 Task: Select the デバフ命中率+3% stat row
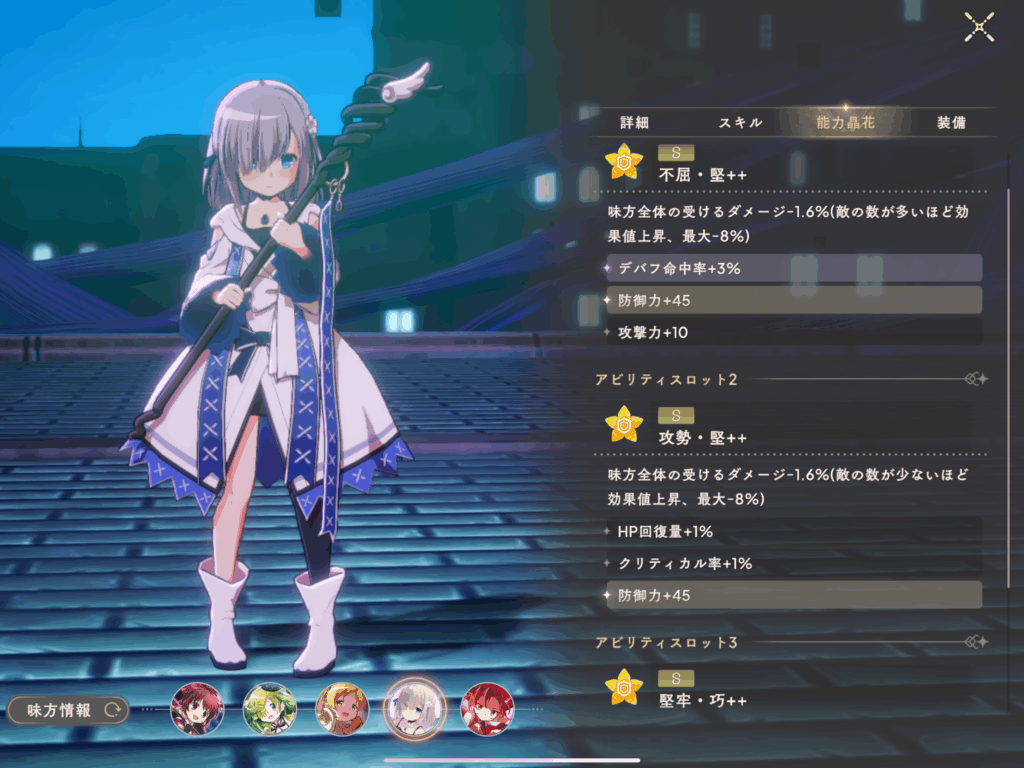pos(794,268)
